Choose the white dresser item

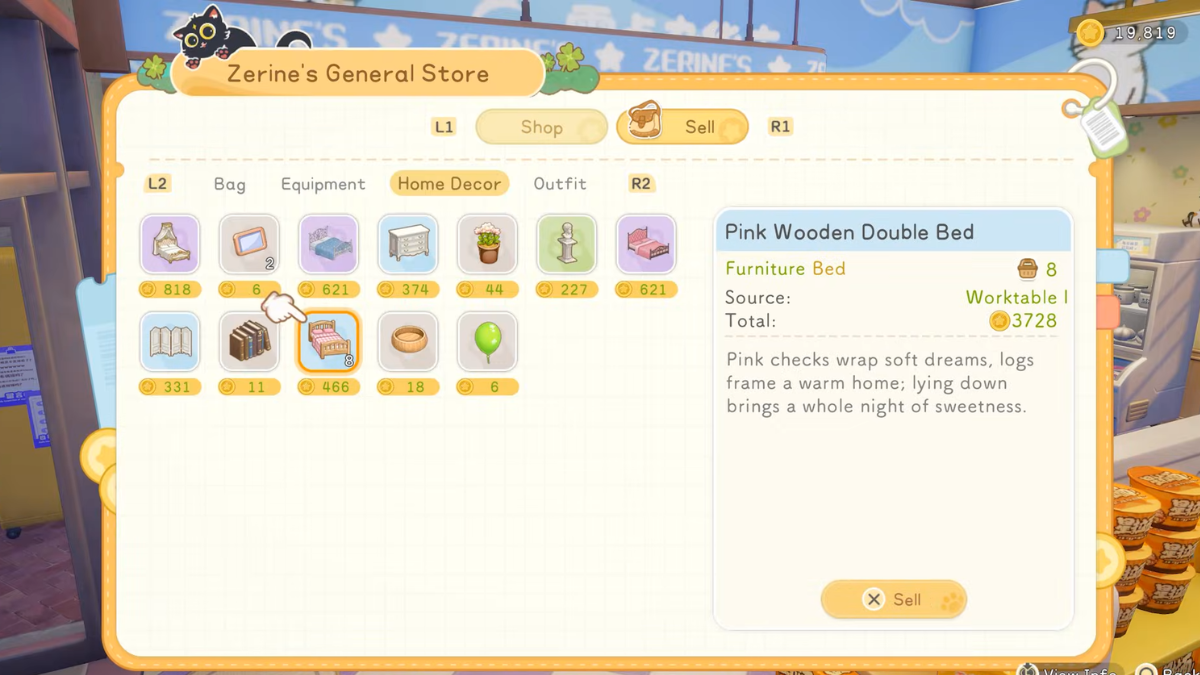click(x=408, y=244)
